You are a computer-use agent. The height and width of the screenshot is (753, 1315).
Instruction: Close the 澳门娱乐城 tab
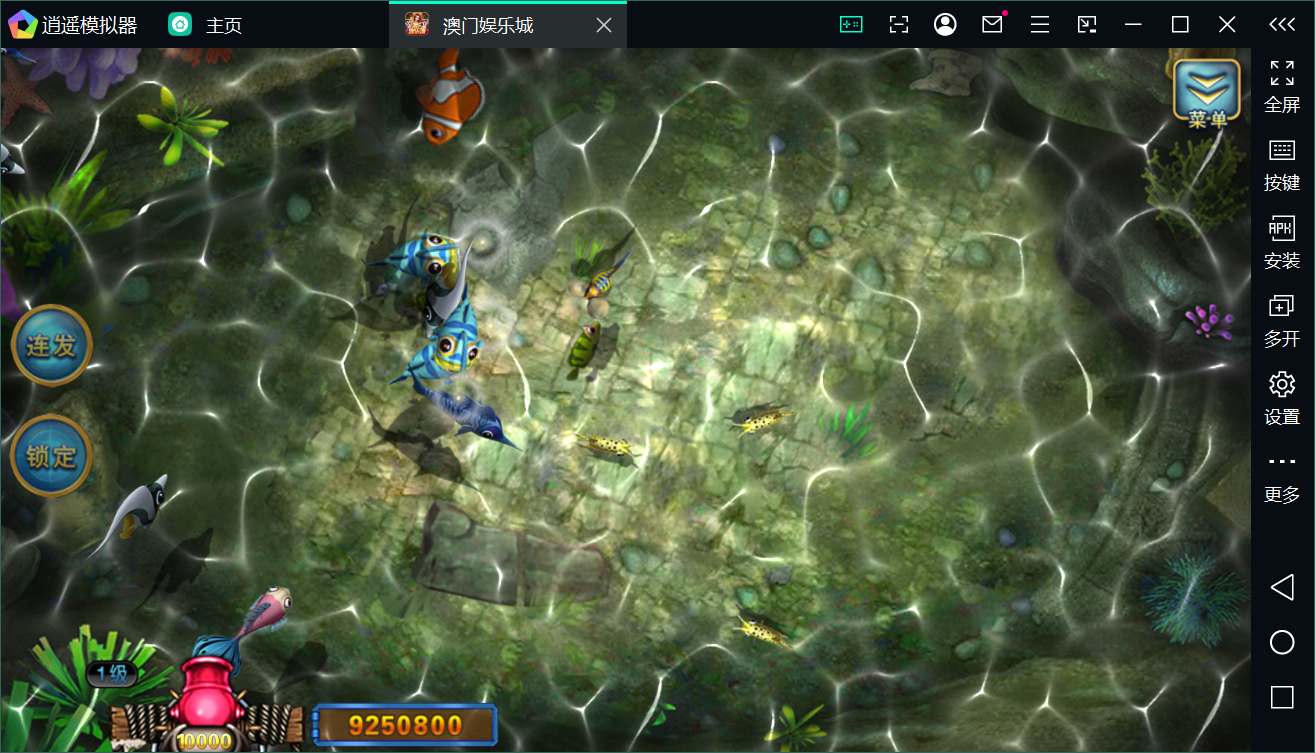(x=604, y=25)
